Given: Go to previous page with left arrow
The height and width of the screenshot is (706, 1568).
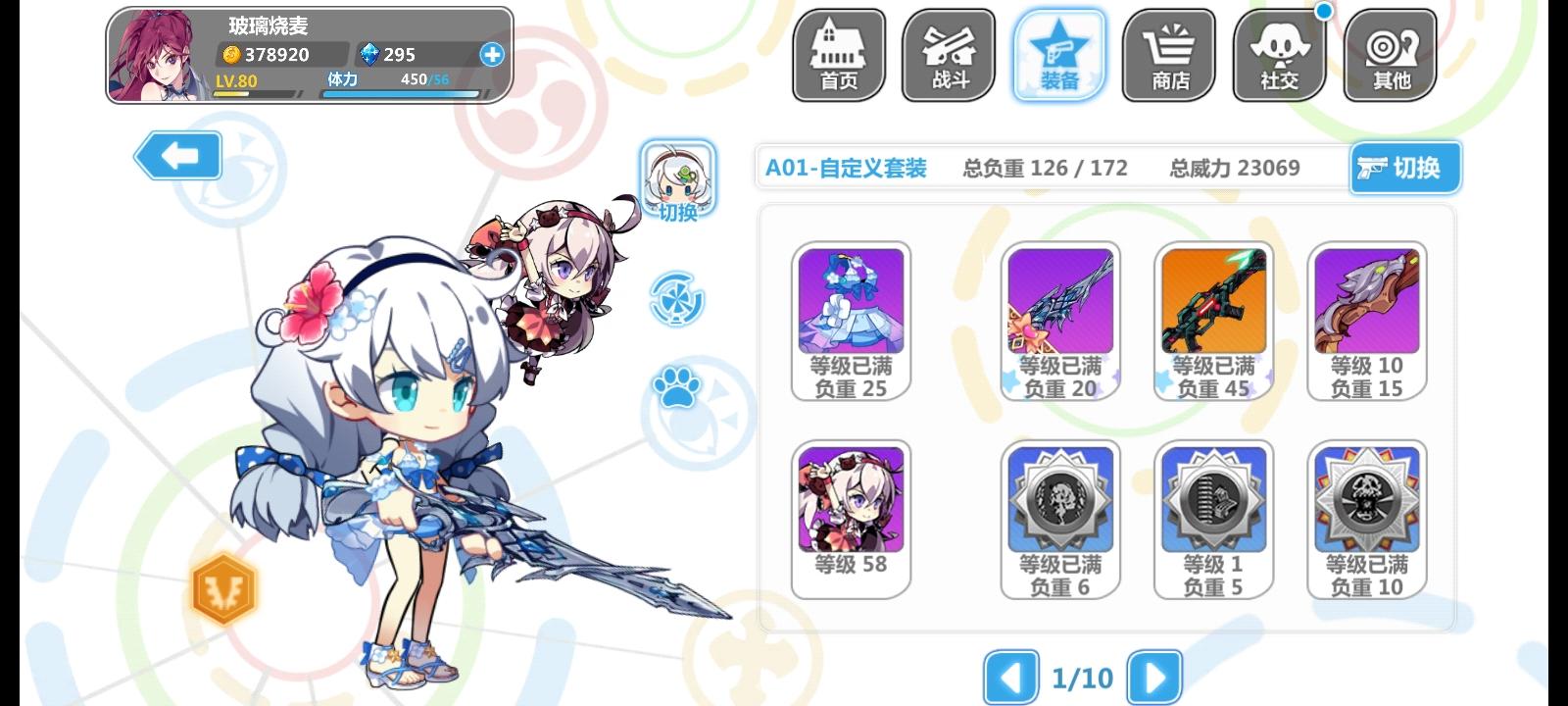Looking at the screenshot, I should 1011,677.
